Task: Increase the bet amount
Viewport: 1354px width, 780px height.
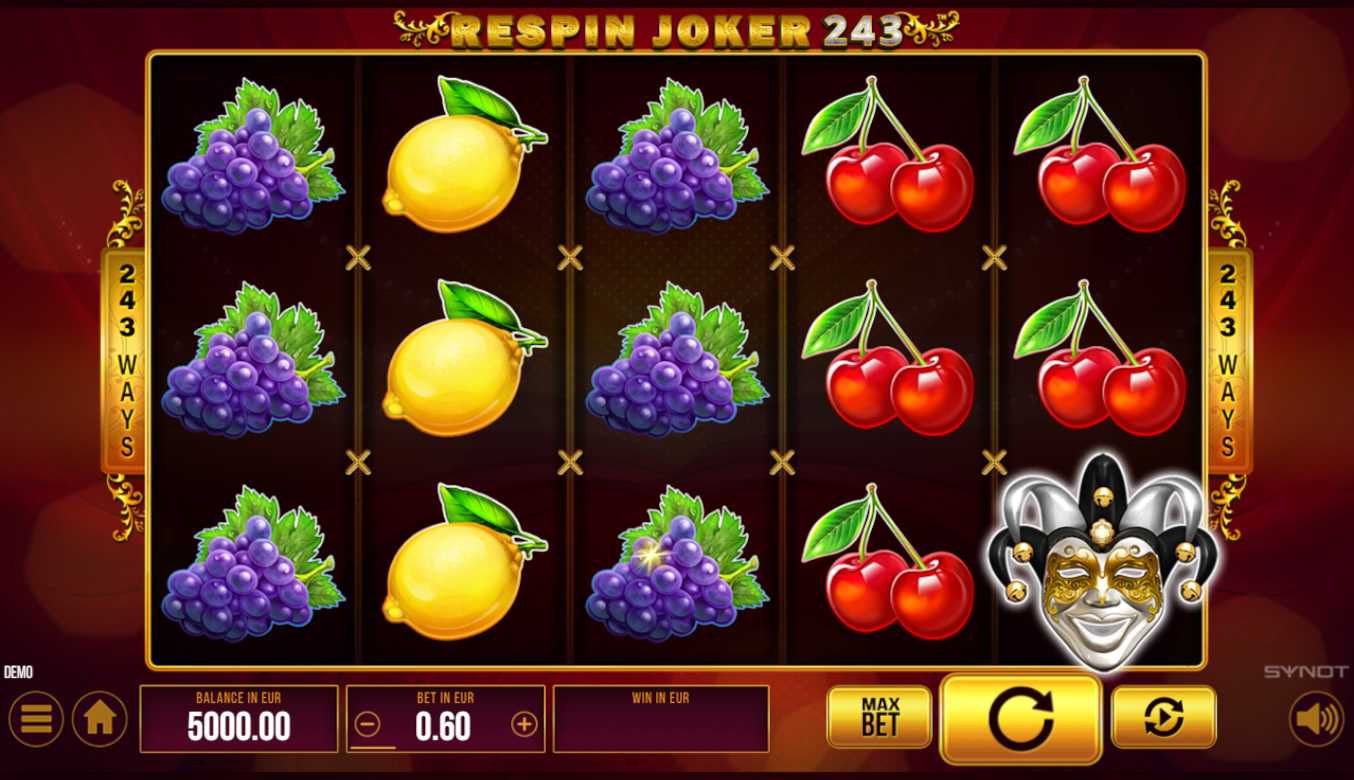Action: [x=524, y=725]
